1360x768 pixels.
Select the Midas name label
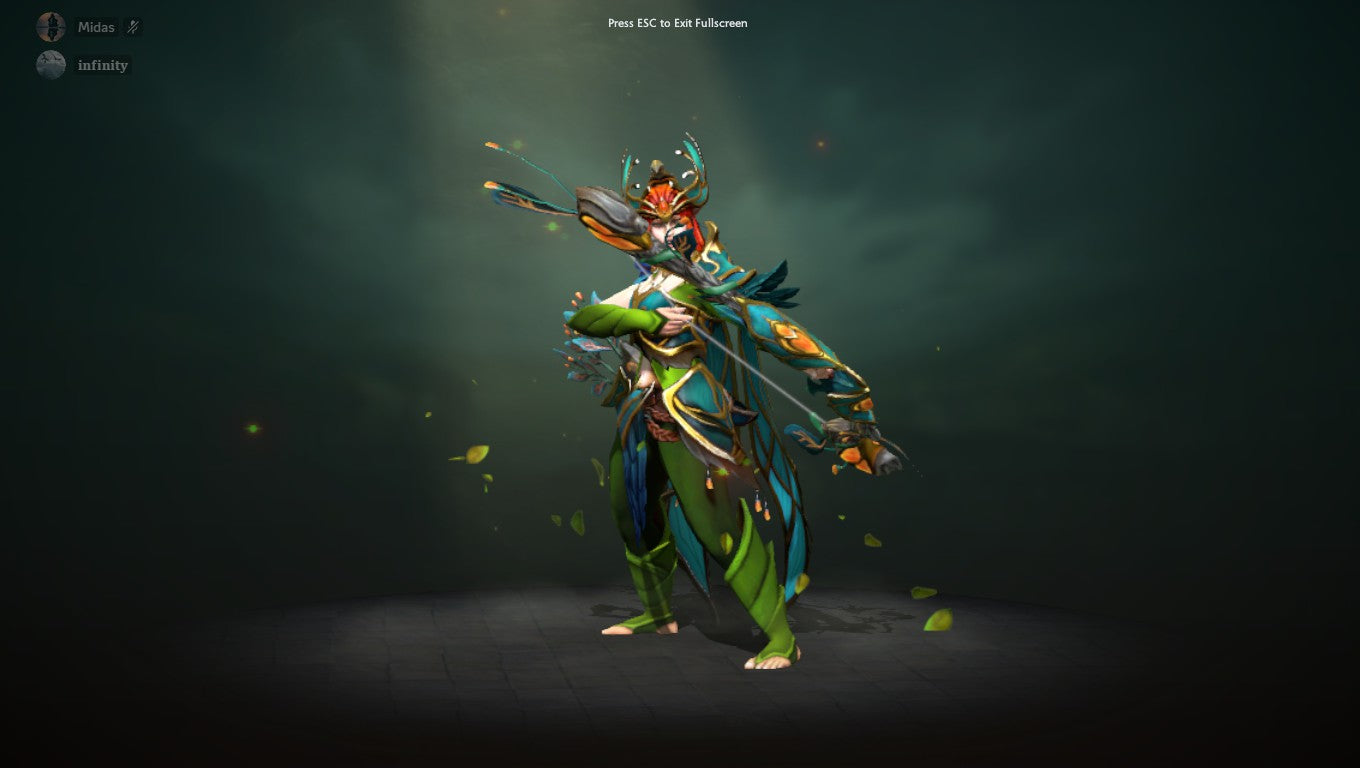95,27
